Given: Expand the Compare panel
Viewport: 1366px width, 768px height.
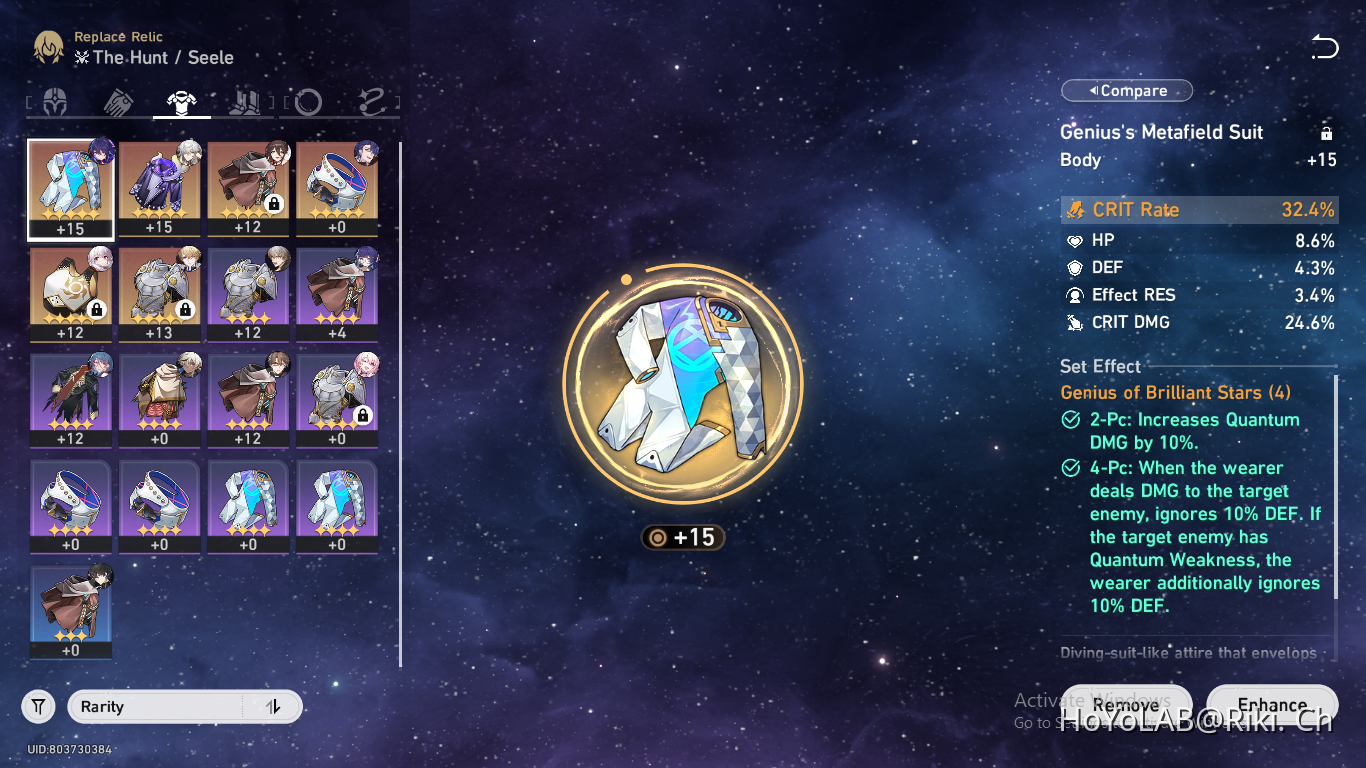Looking at the screenshot, I should point(1127,90).
